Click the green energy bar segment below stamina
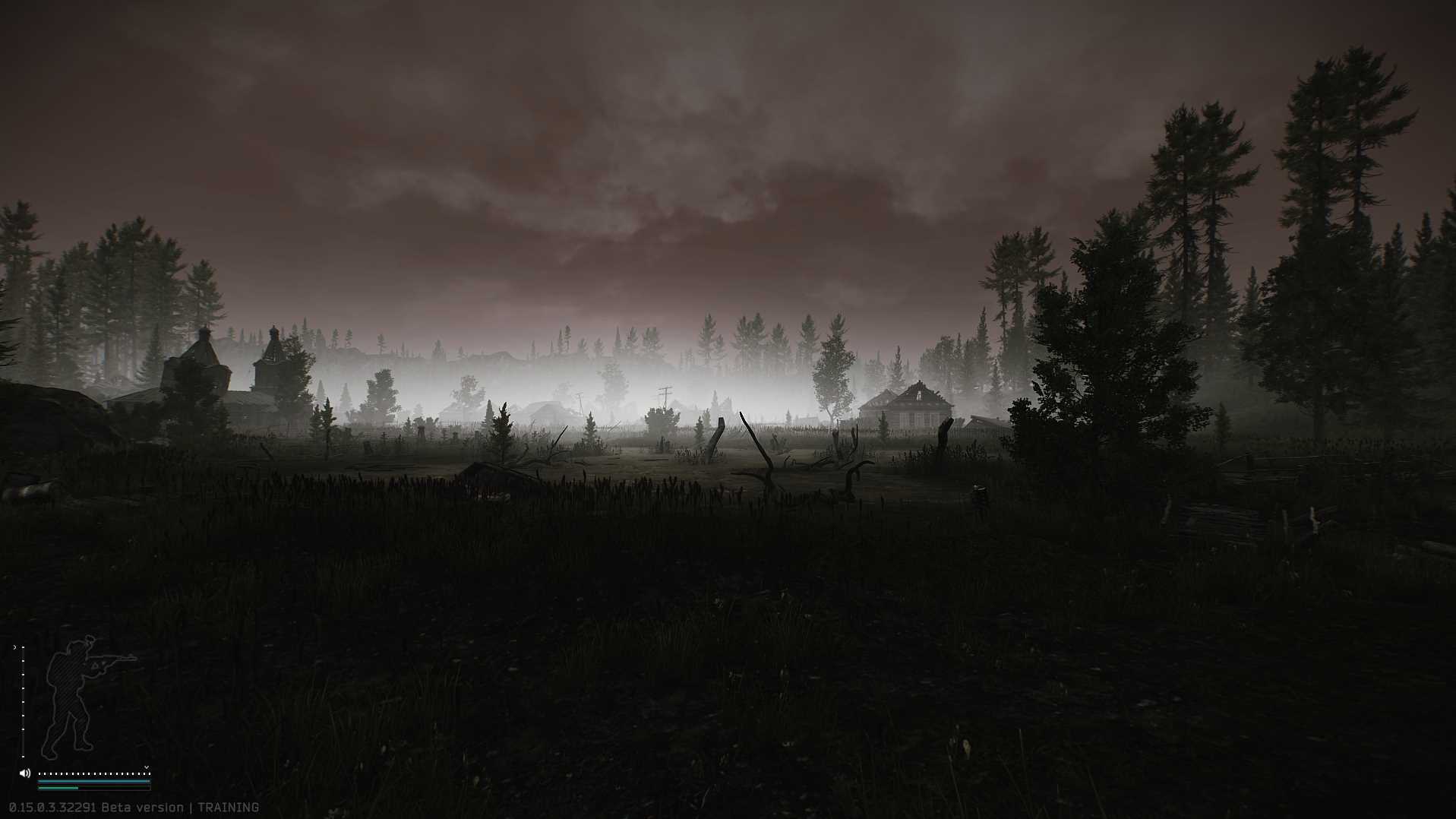Screen dimensions: 1456x819 click(58, 787)
